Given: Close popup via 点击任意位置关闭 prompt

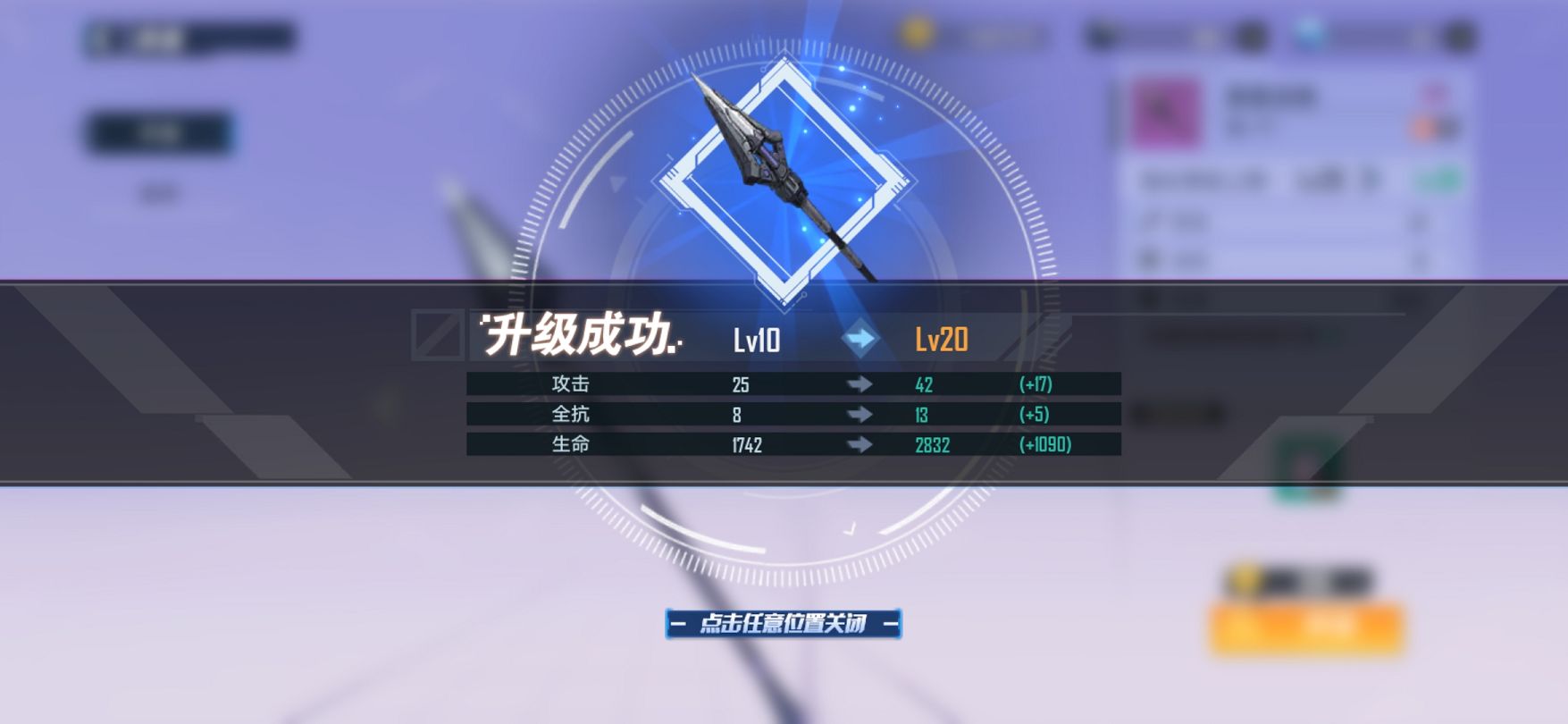Looking at the screenshot, I should click(x=783, y=623).
